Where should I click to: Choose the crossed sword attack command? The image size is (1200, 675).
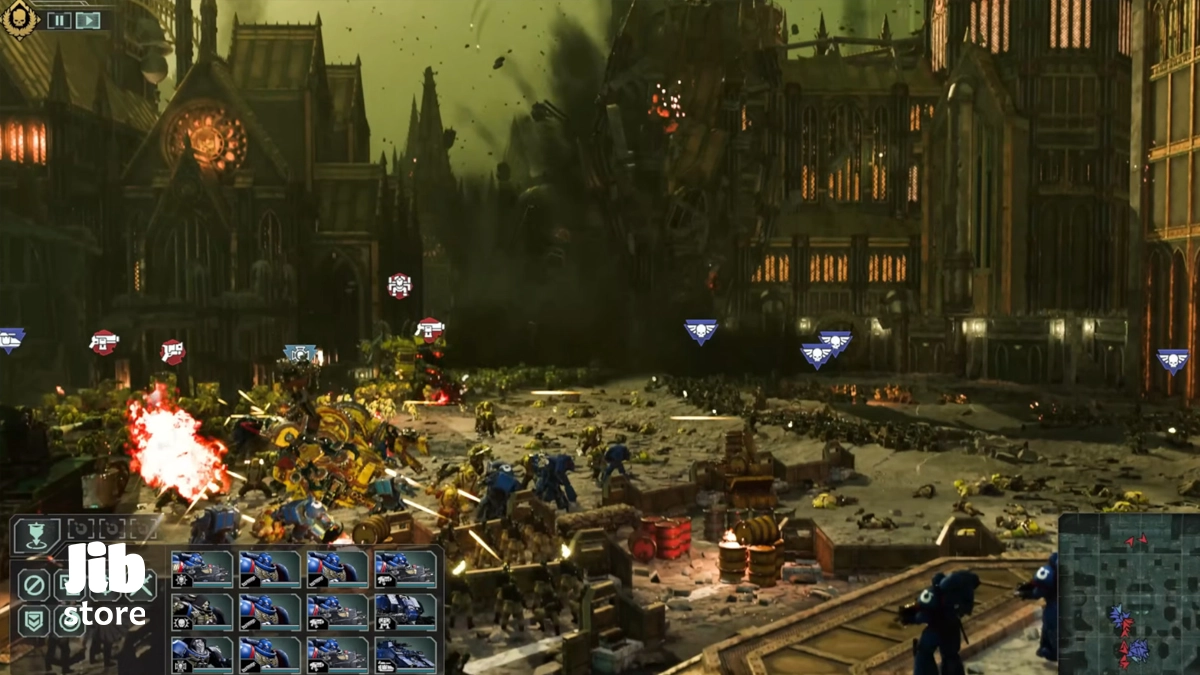(x=140, y=584)
